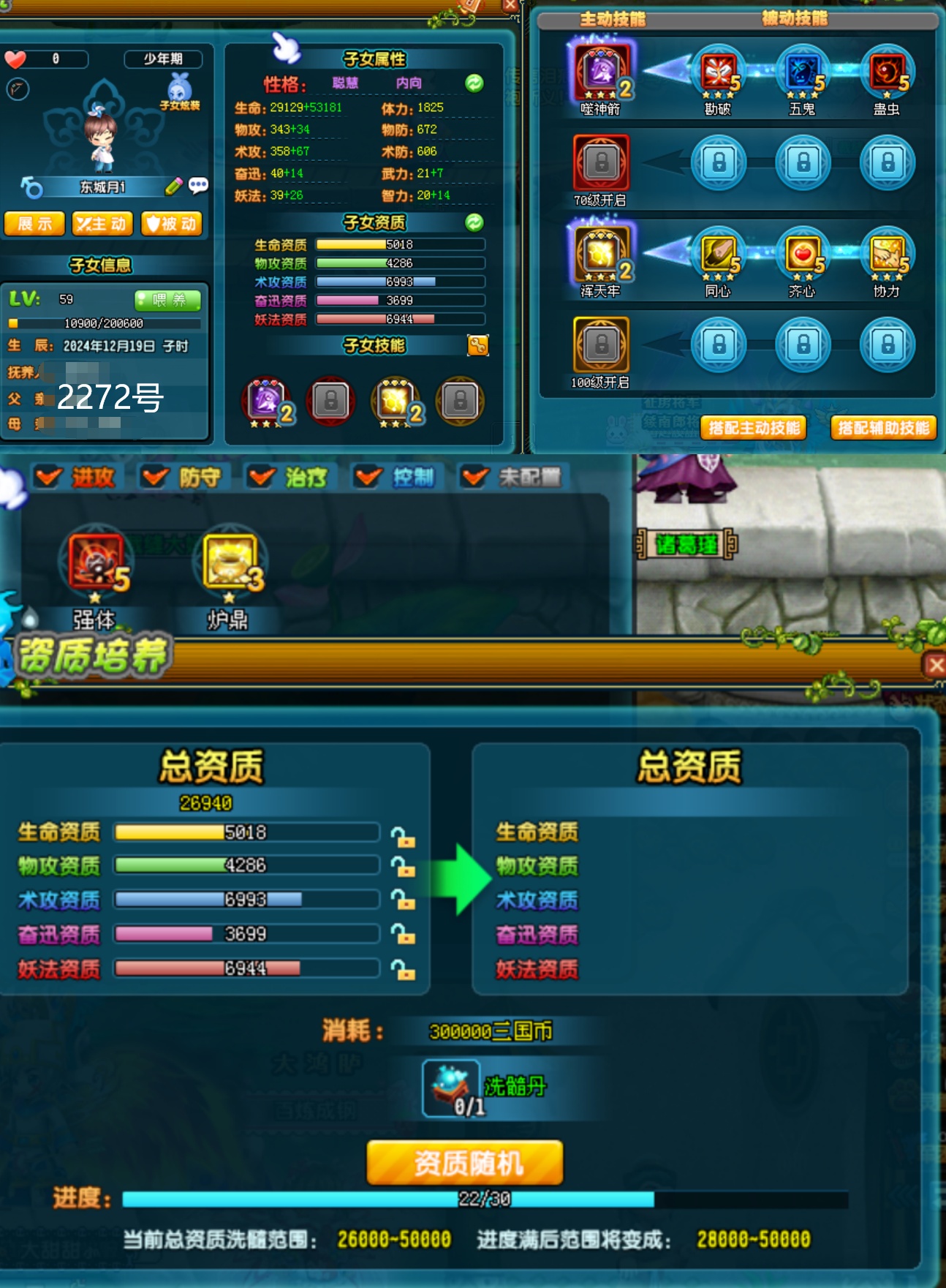This screenshot has width=946, height=1288.
Task: Click 搭配辅助技能 button
Action: click(x=883, y=428)
